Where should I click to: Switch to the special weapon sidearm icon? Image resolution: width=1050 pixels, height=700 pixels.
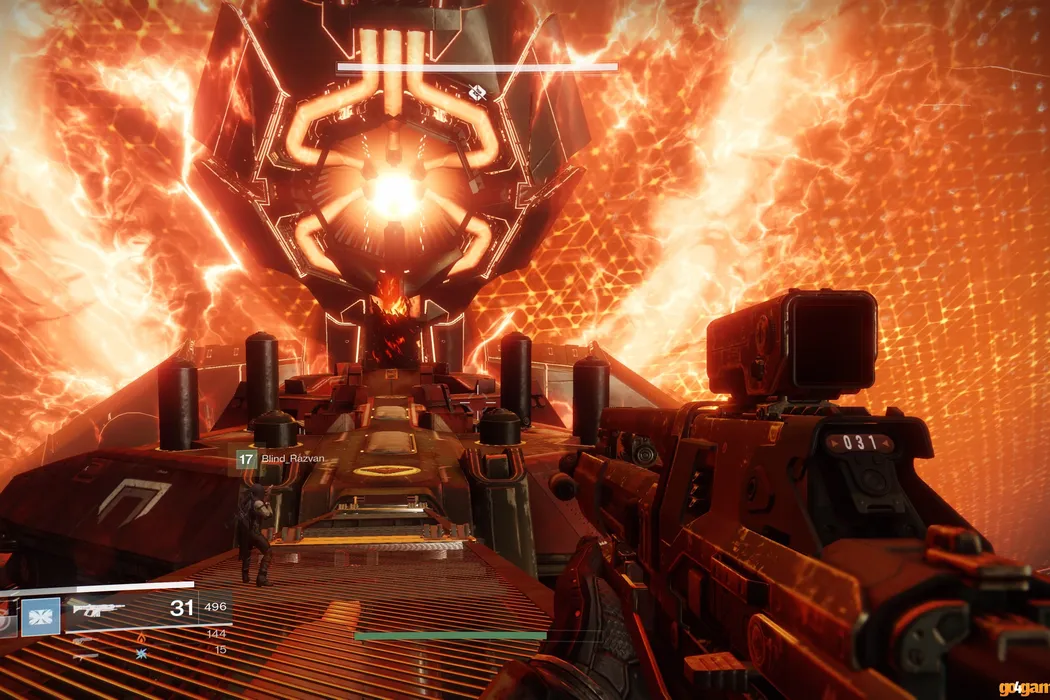point(85,641)
